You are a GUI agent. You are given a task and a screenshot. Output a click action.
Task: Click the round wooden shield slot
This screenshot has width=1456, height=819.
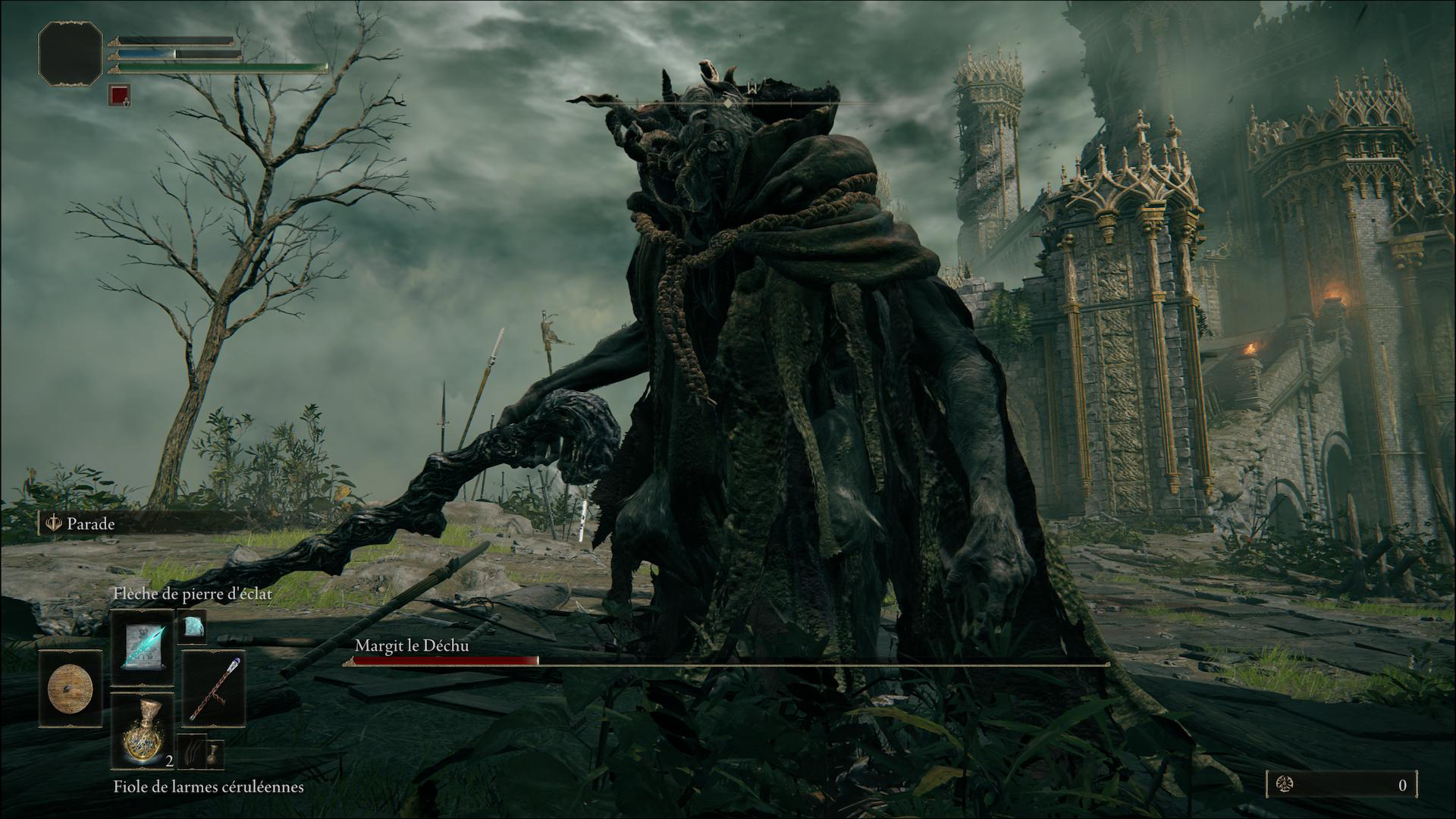coord(71,690)
